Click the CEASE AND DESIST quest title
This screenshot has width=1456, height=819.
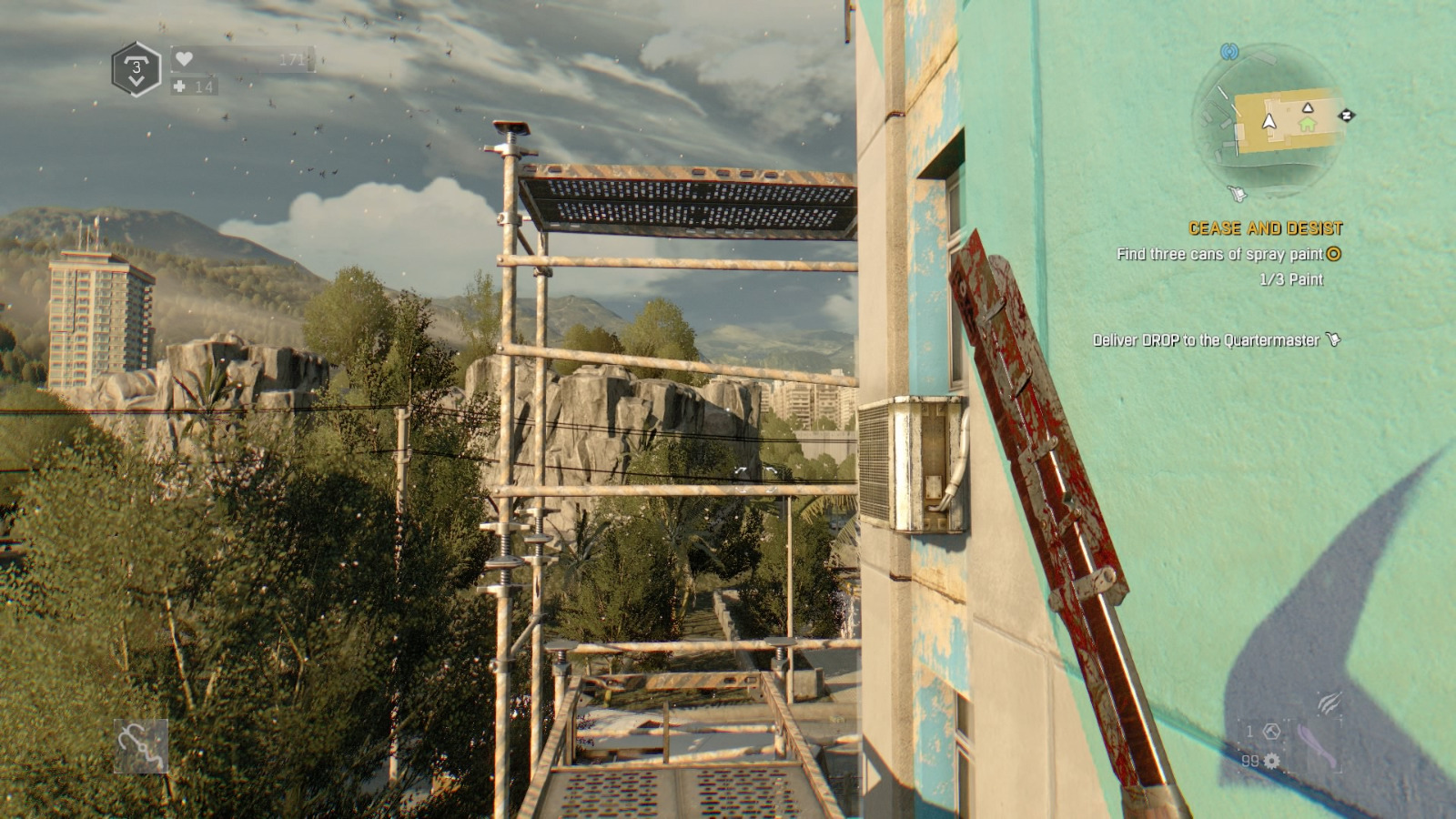[x=1266, y=227]
